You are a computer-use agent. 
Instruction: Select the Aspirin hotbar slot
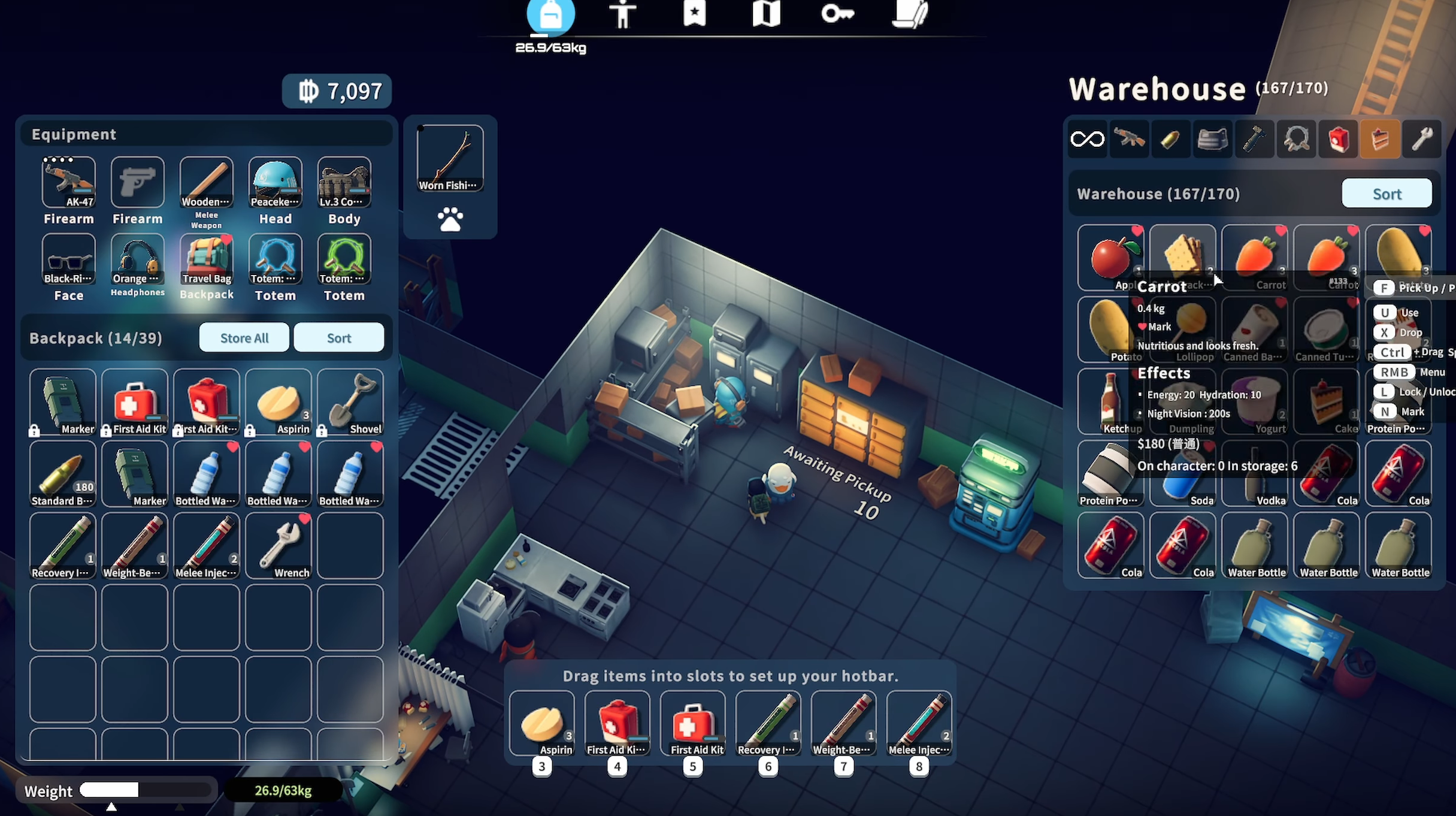(x=542, y=723)
